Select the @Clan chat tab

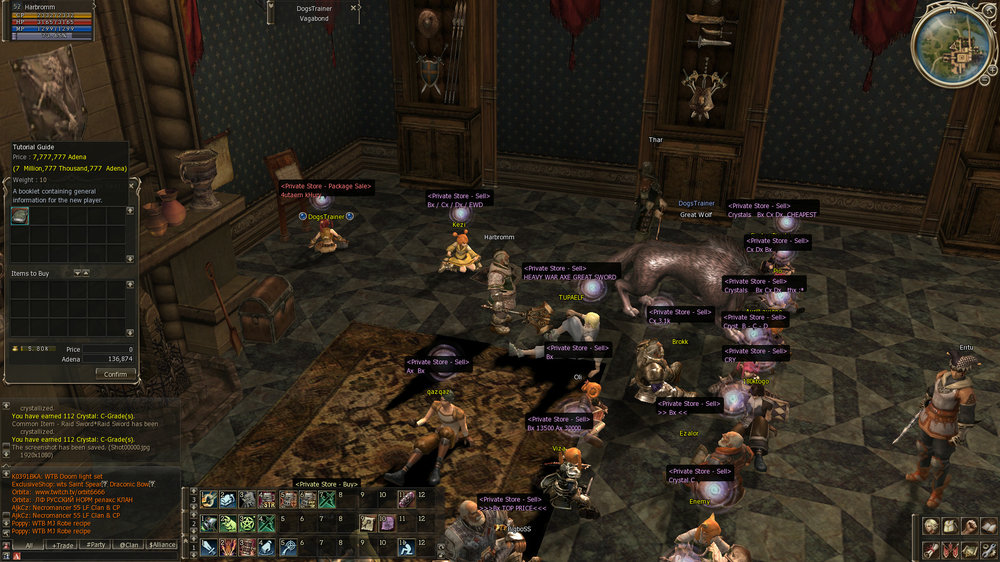tap(128, 545)
